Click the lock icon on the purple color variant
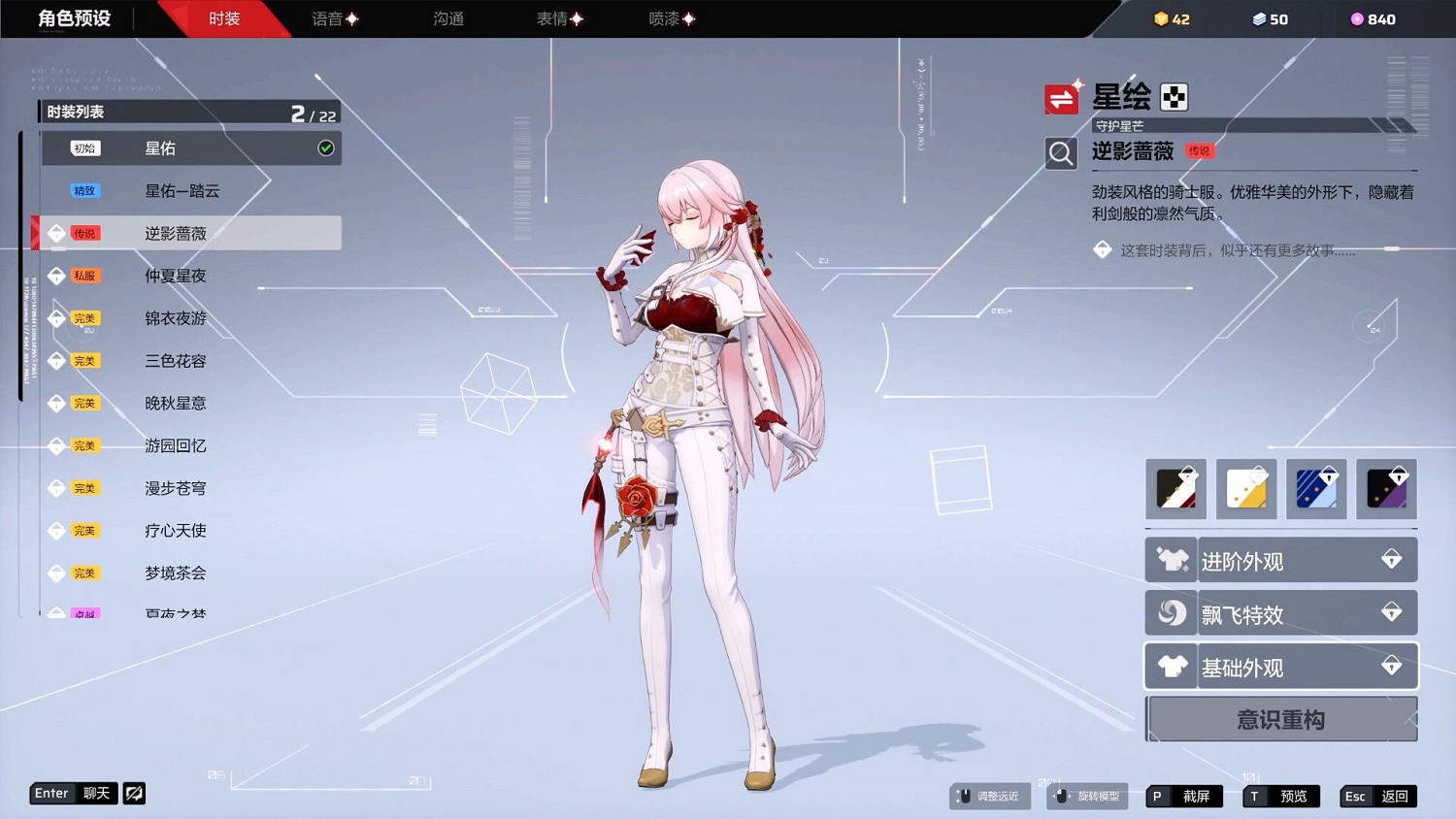The height and width of the screenshot is (819, 1456). (x=1399, y=475)
